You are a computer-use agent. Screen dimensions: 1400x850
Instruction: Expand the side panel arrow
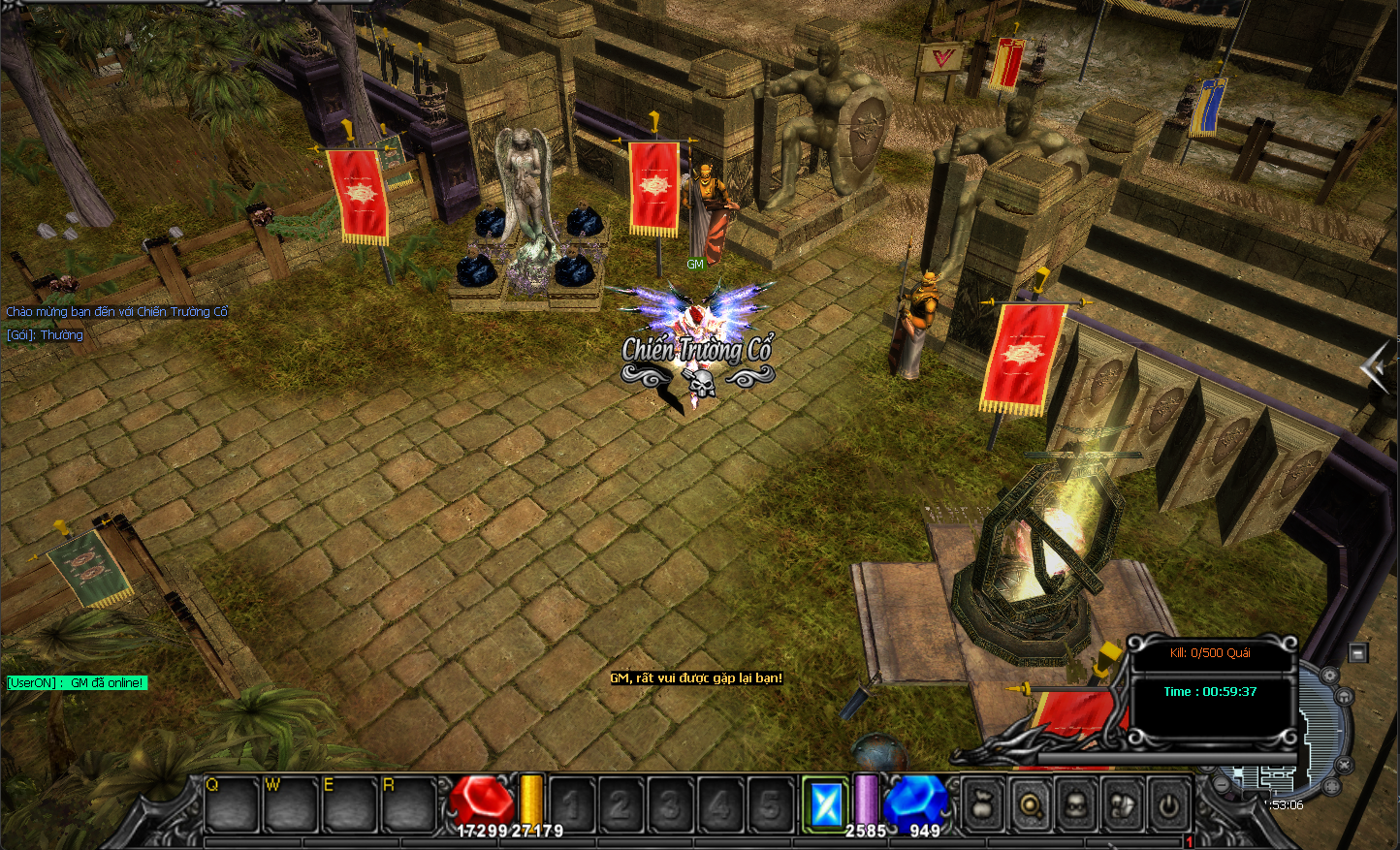[1375, 367]
